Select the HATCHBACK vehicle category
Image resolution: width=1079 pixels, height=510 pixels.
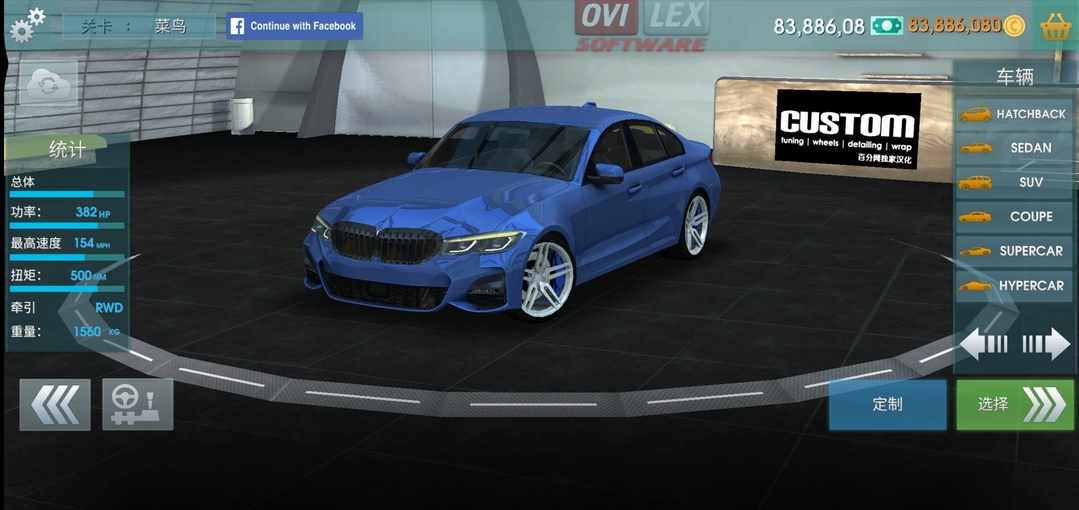pyautogui.click(x=1014, y=114)
